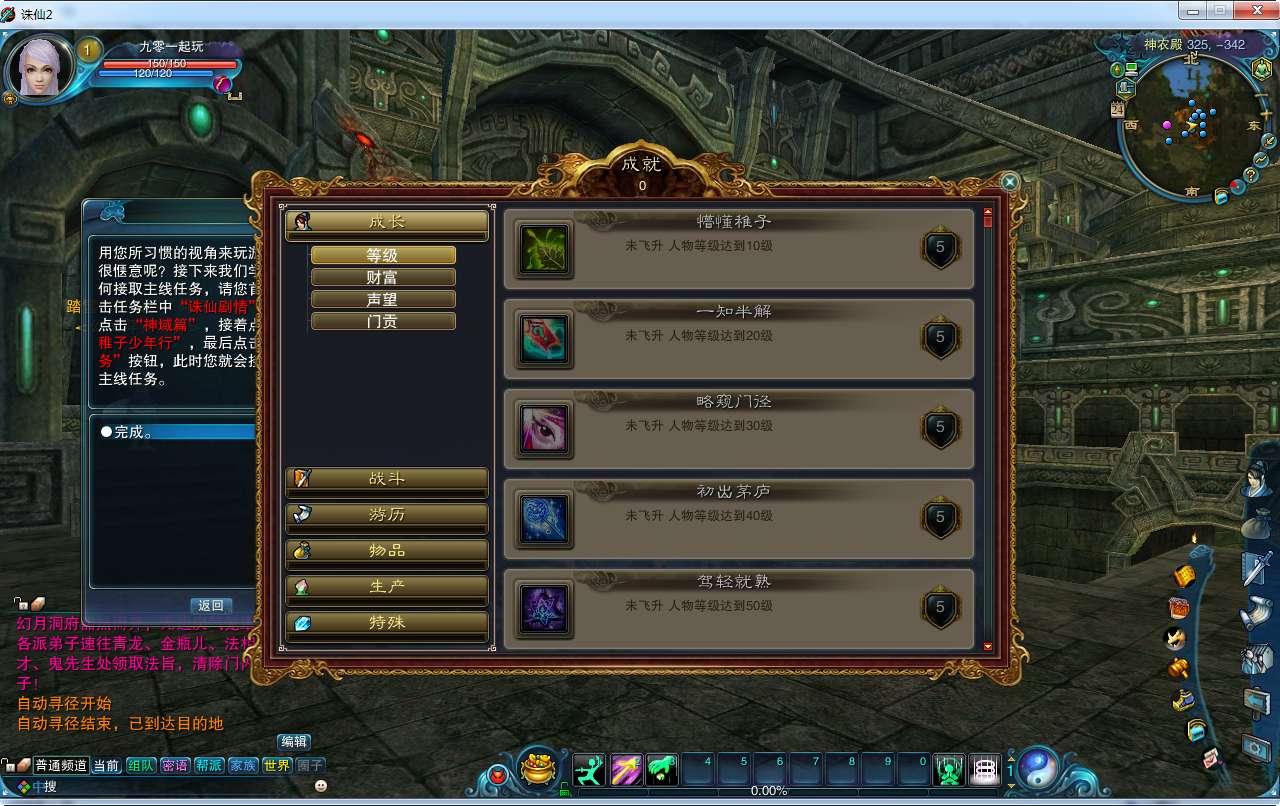This screenshot has width=1280, height=806.
Task: Click the 编辑 chat button
Action: coord(294,742)
